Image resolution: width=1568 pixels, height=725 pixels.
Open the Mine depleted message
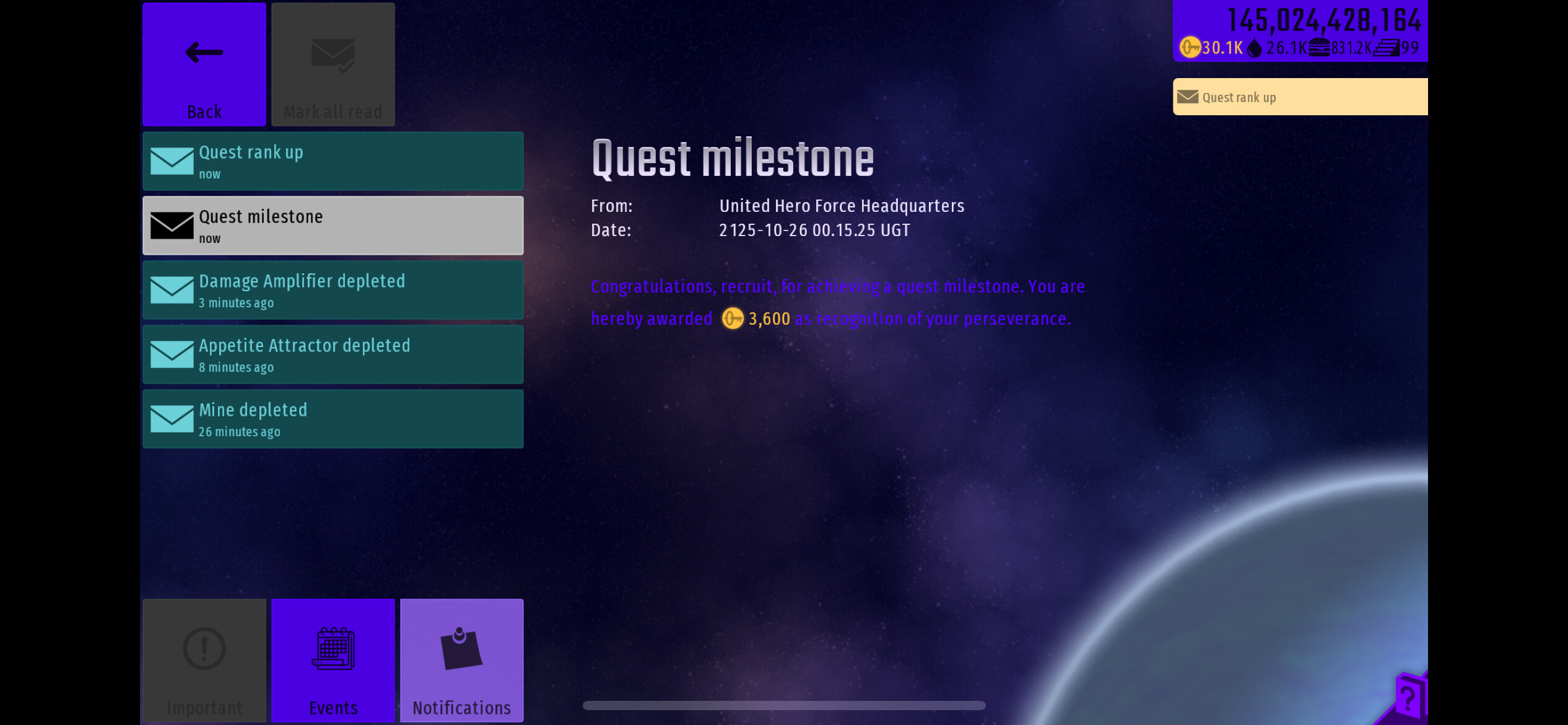click(333, 419)
